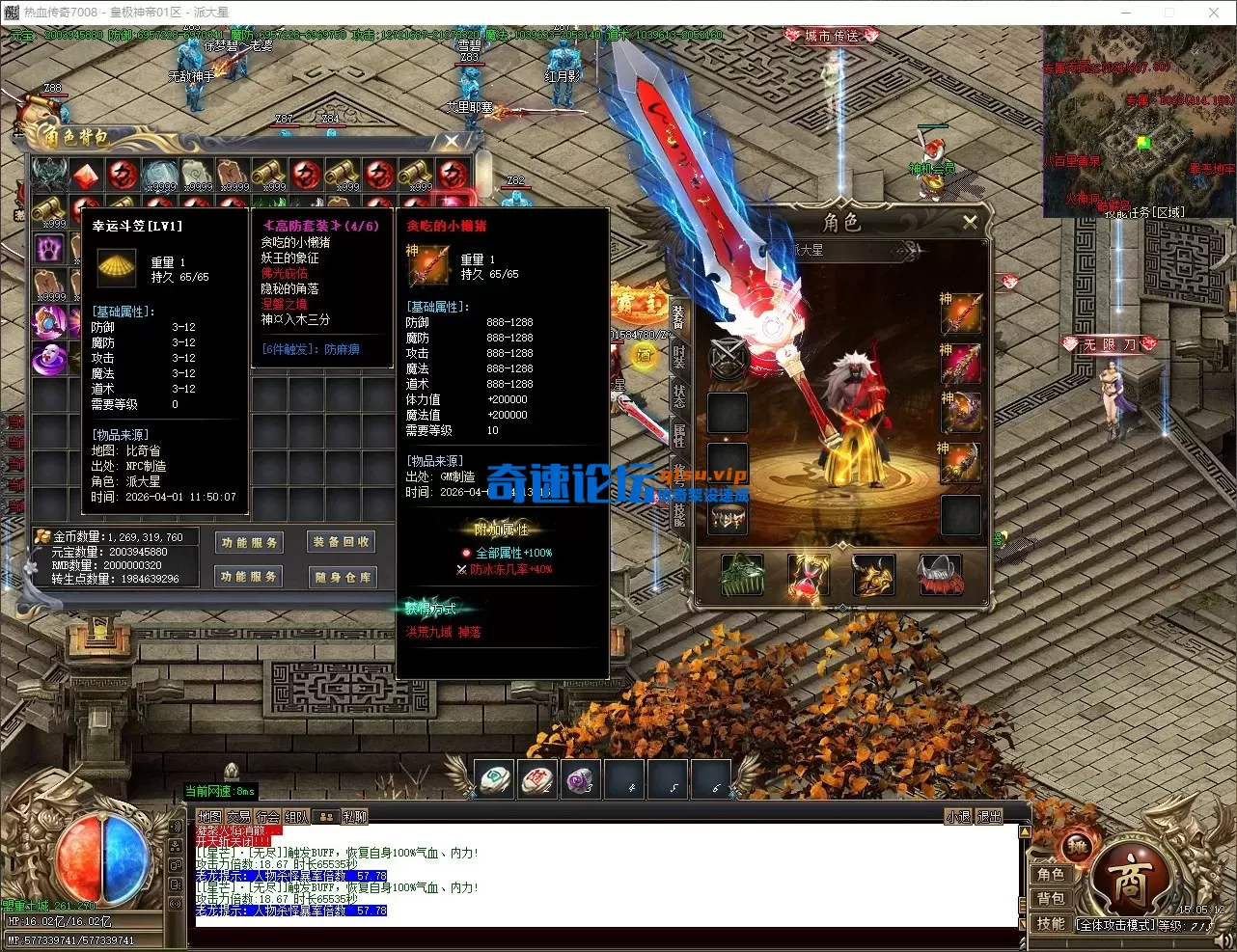
Task: Close the 角色背包 inventory window
Action: [x=452, y=142]
